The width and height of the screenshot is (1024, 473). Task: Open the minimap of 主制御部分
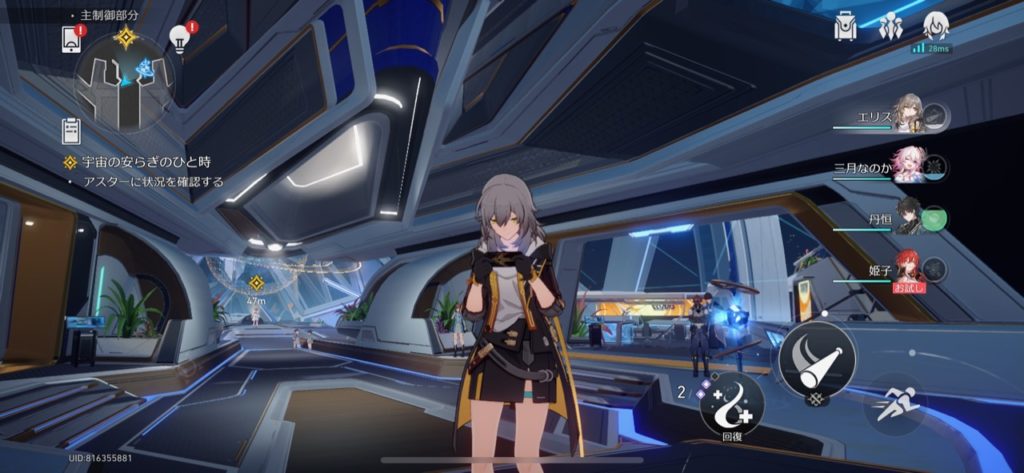[x=124, y=81]
